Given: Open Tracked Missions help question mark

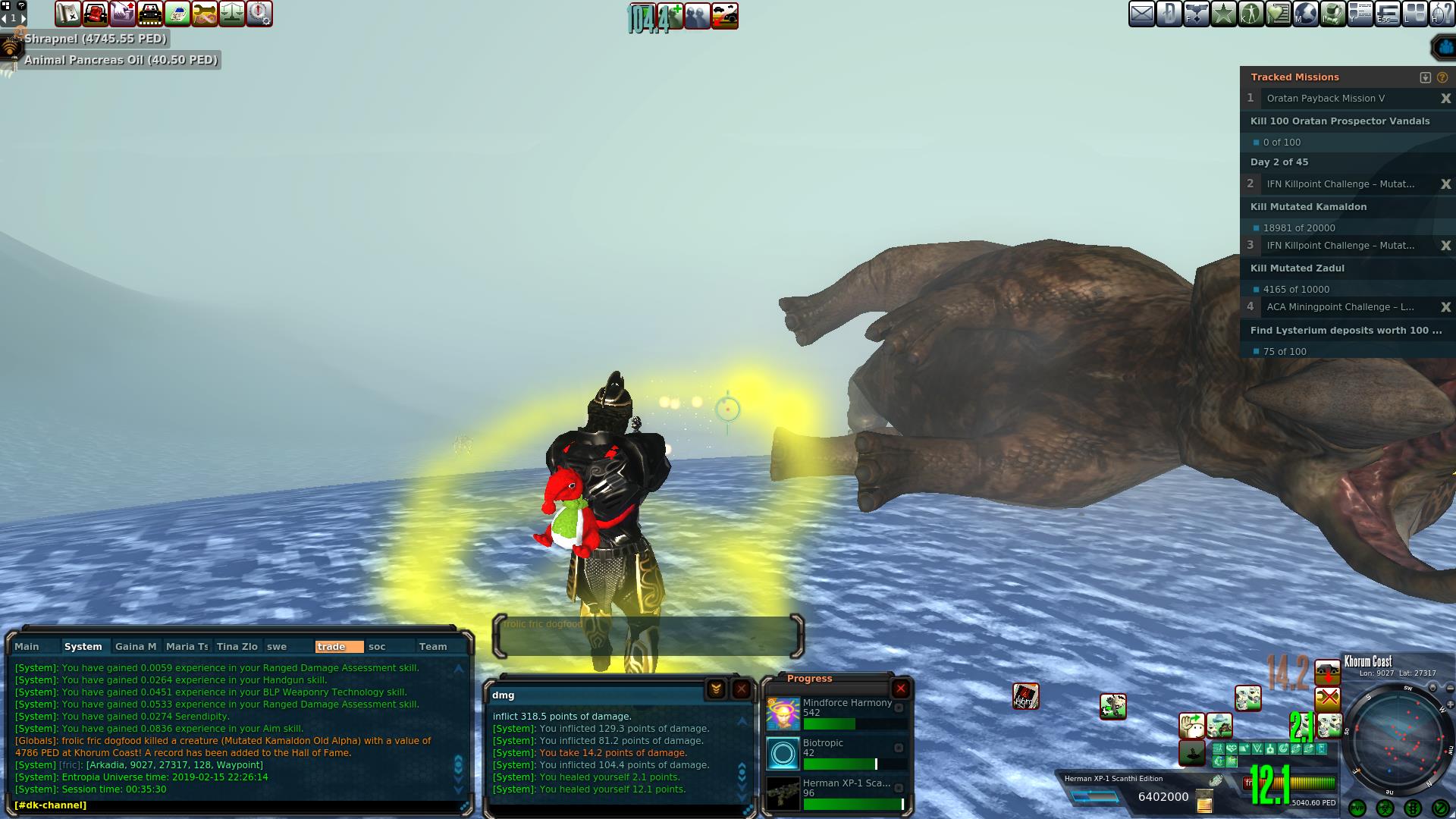Looking at the screenshot, I should [1442, 77].
